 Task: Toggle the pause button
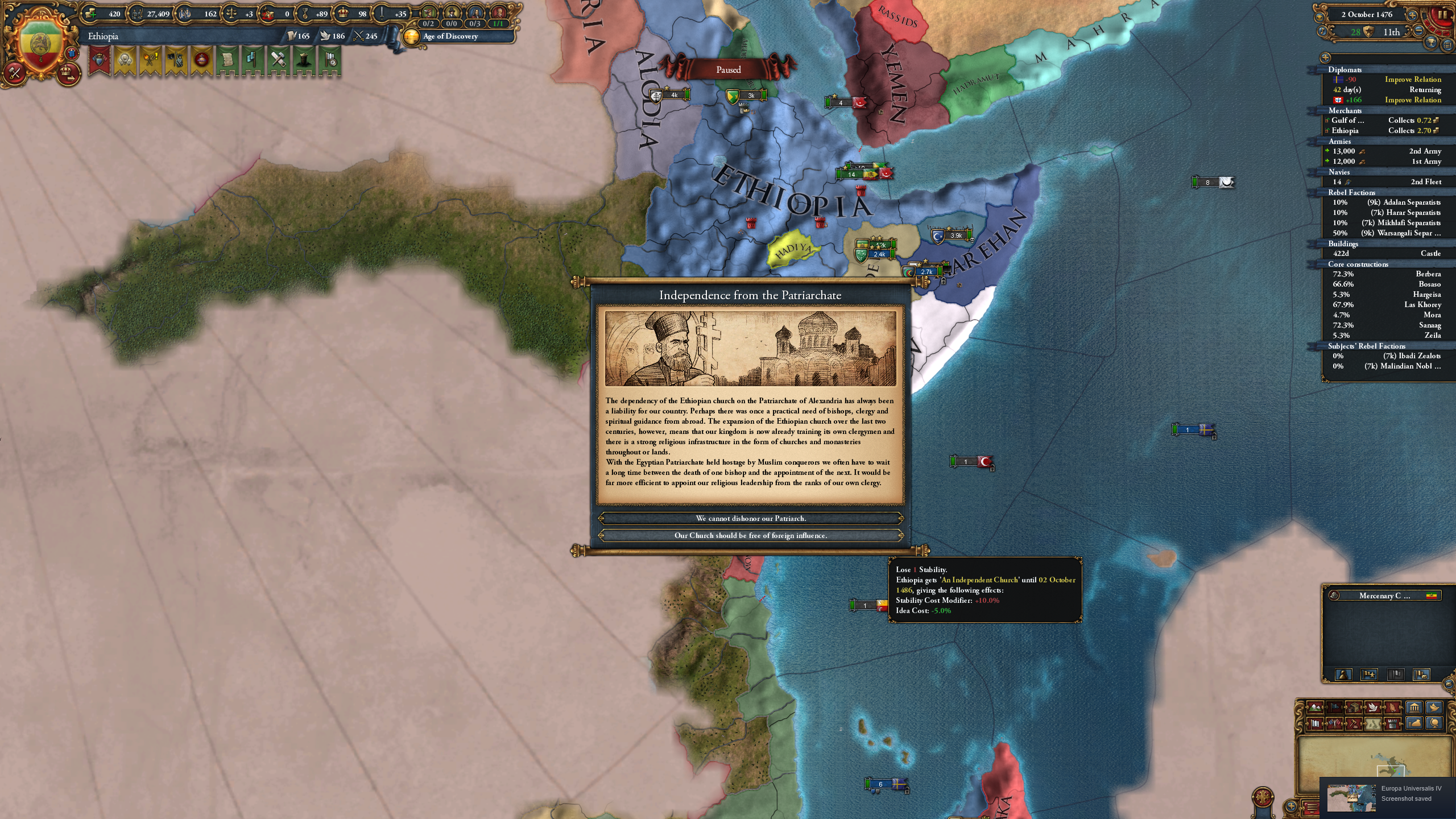coord(1443,15)
